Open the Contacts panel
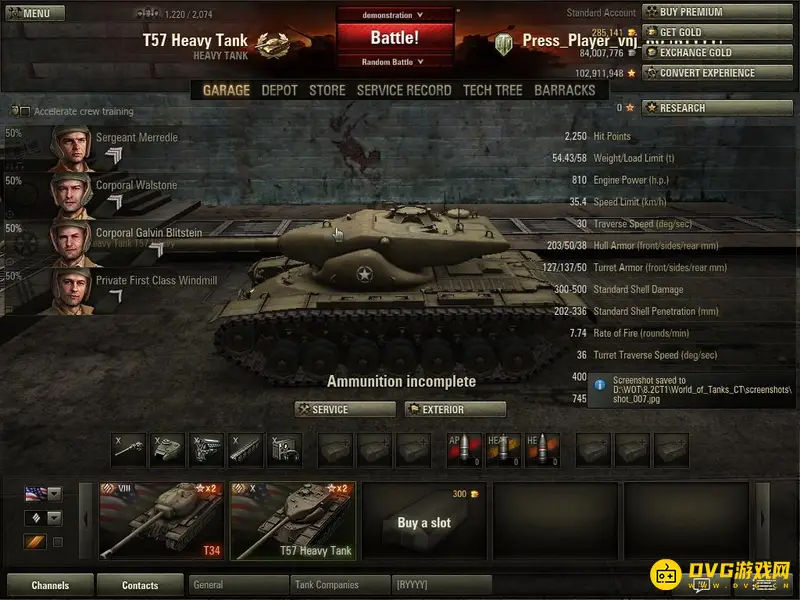This screenshot has width=800, height=600. pos(140,585)
